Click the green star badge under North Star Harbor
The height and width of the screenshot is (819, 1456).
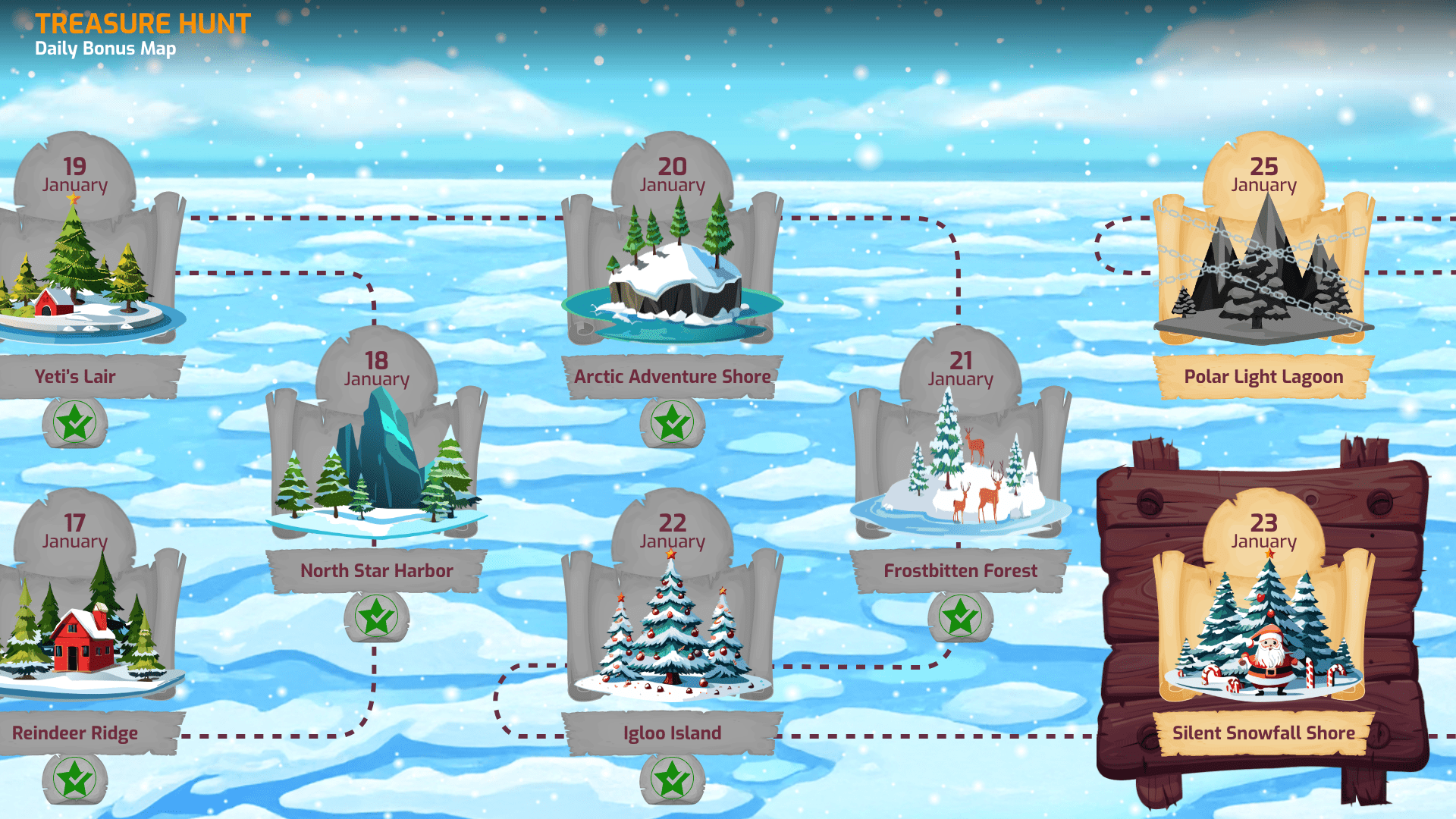(376, 616)
